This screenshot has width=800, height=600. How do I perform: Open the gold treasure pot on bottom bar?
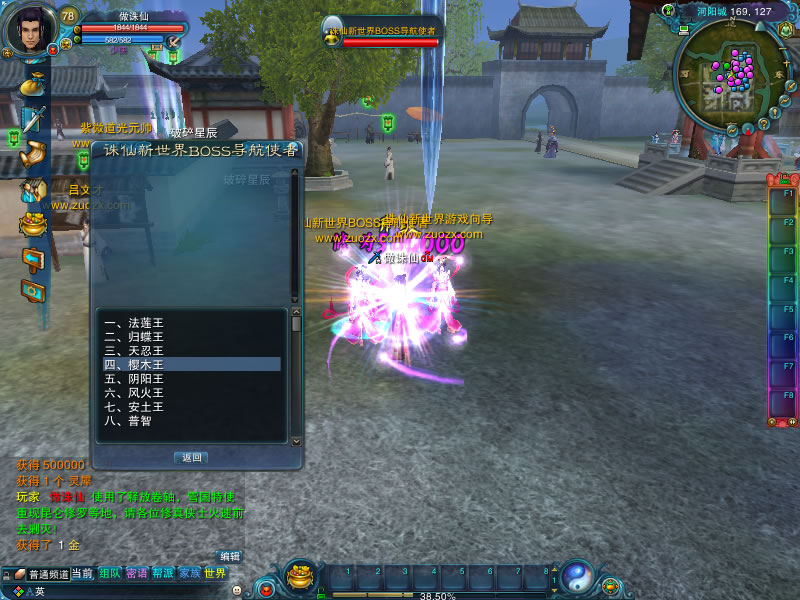[x=300, y=577]
